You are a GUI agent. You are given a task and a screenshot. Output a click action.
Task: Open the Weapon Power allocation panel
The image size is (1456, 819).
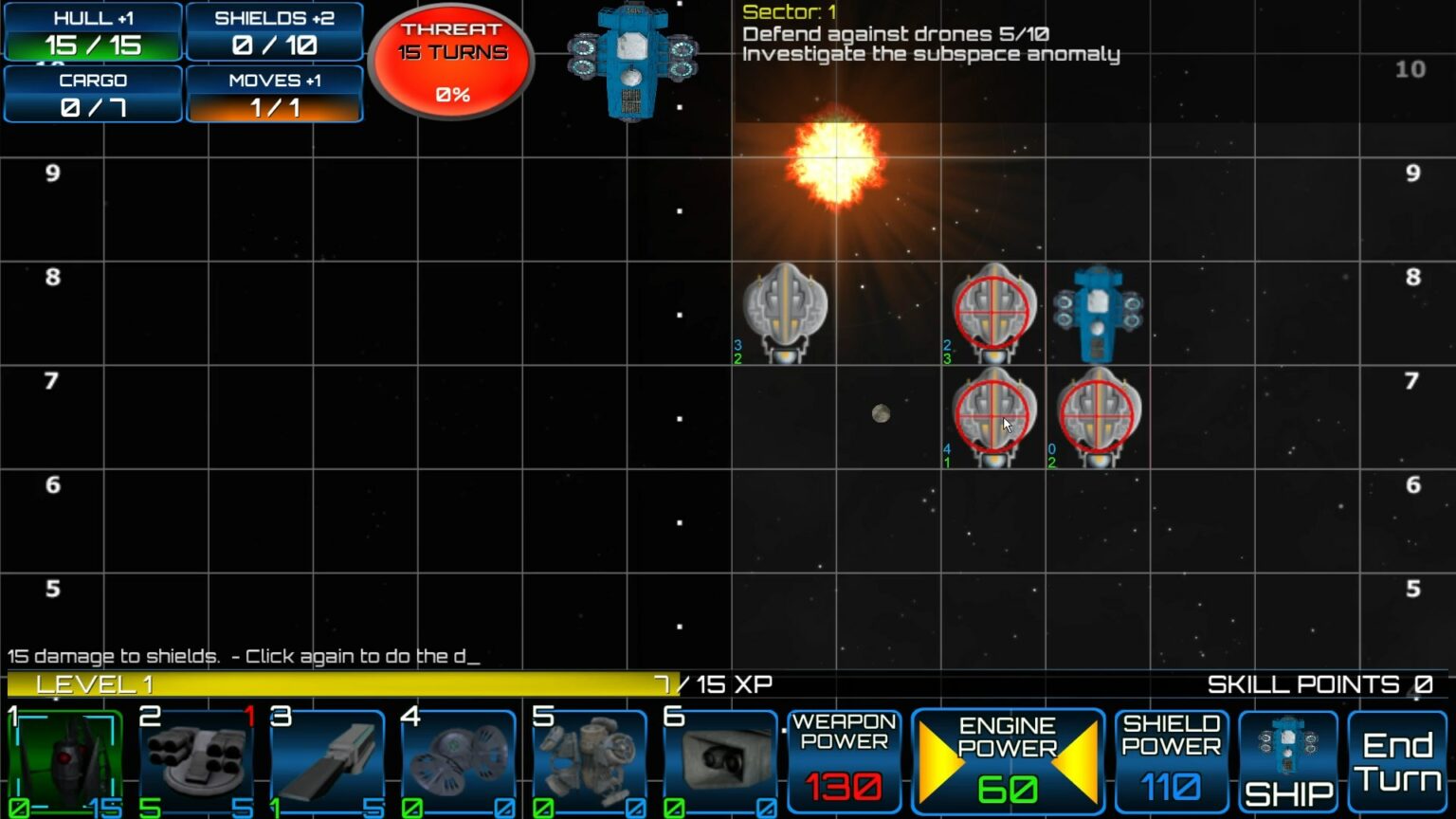[x=843, y=758]
